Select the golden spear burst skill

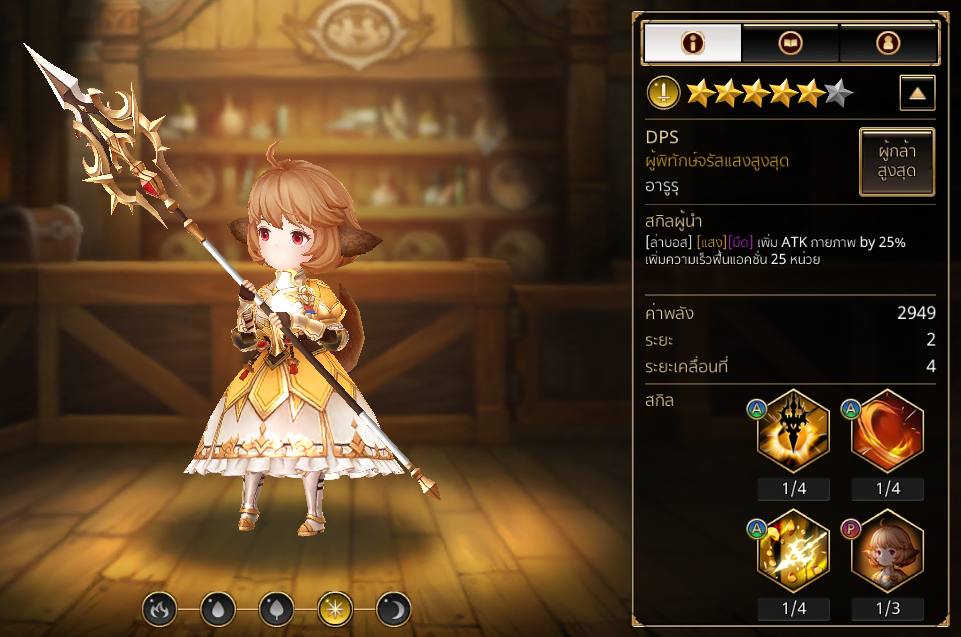click(793, 431)
